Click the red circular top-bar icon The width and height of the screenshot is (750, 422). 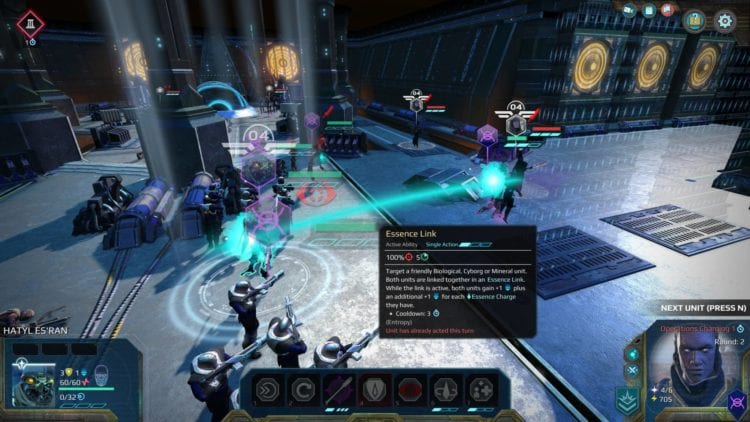[667, 10]
